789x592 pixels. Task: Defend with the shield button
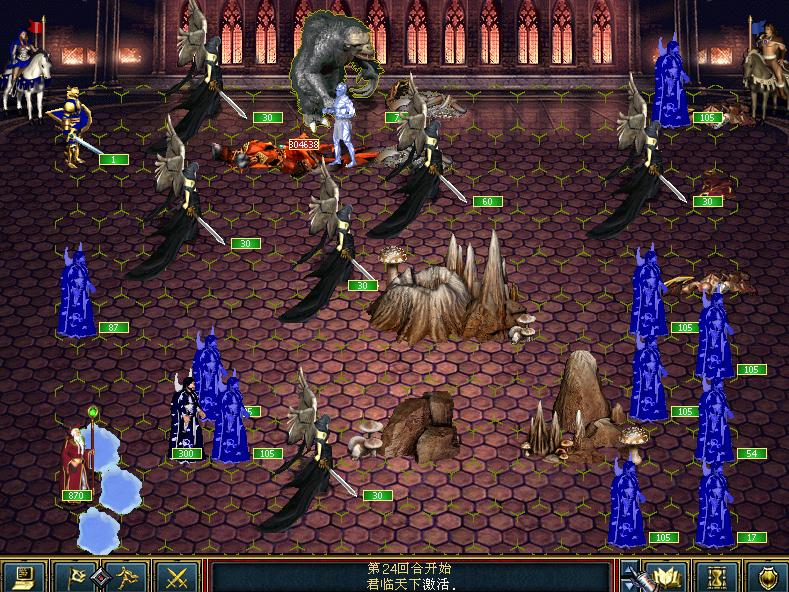765,576
